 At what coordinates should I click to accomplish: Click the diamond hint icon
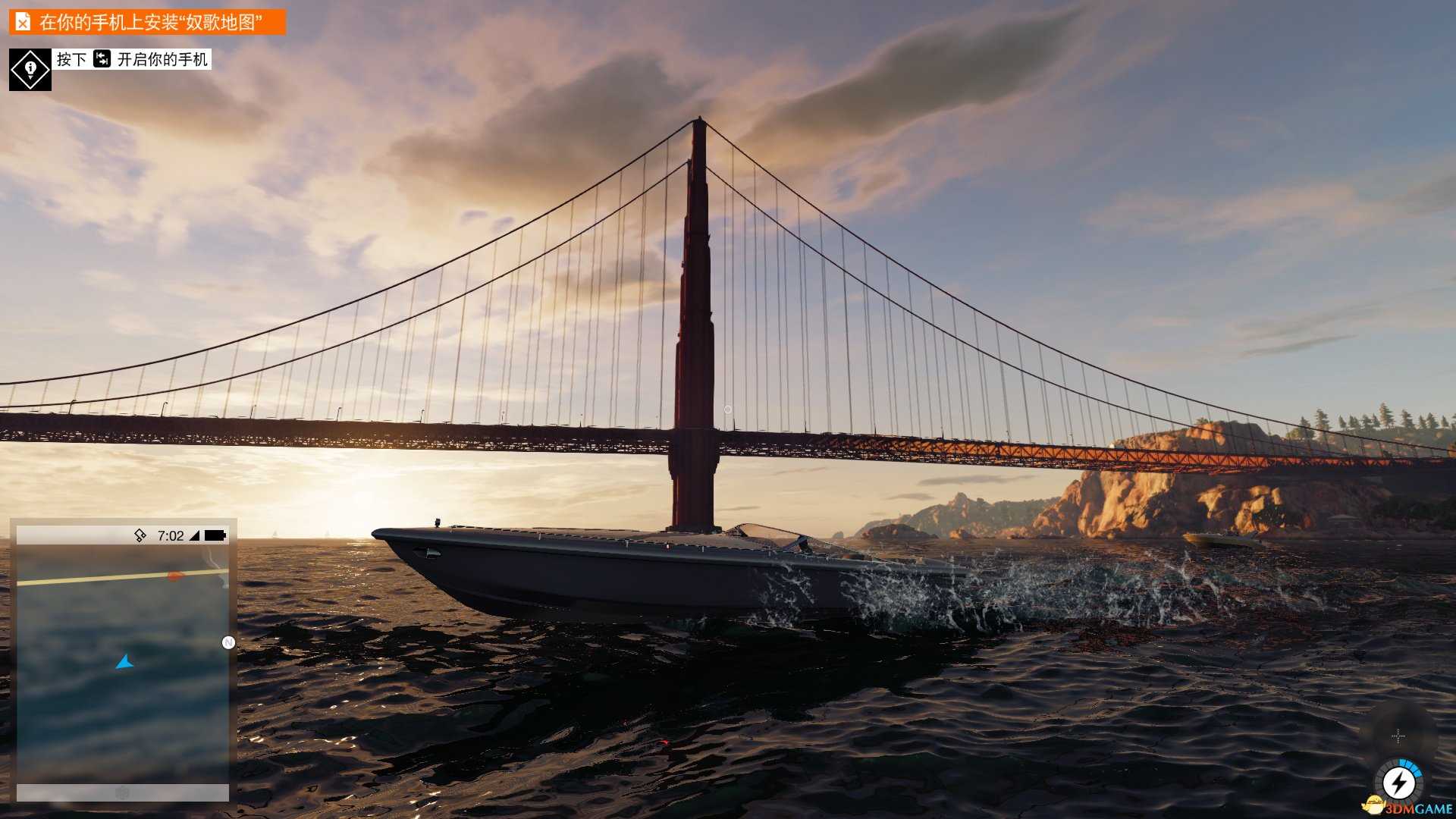[30, 70]
